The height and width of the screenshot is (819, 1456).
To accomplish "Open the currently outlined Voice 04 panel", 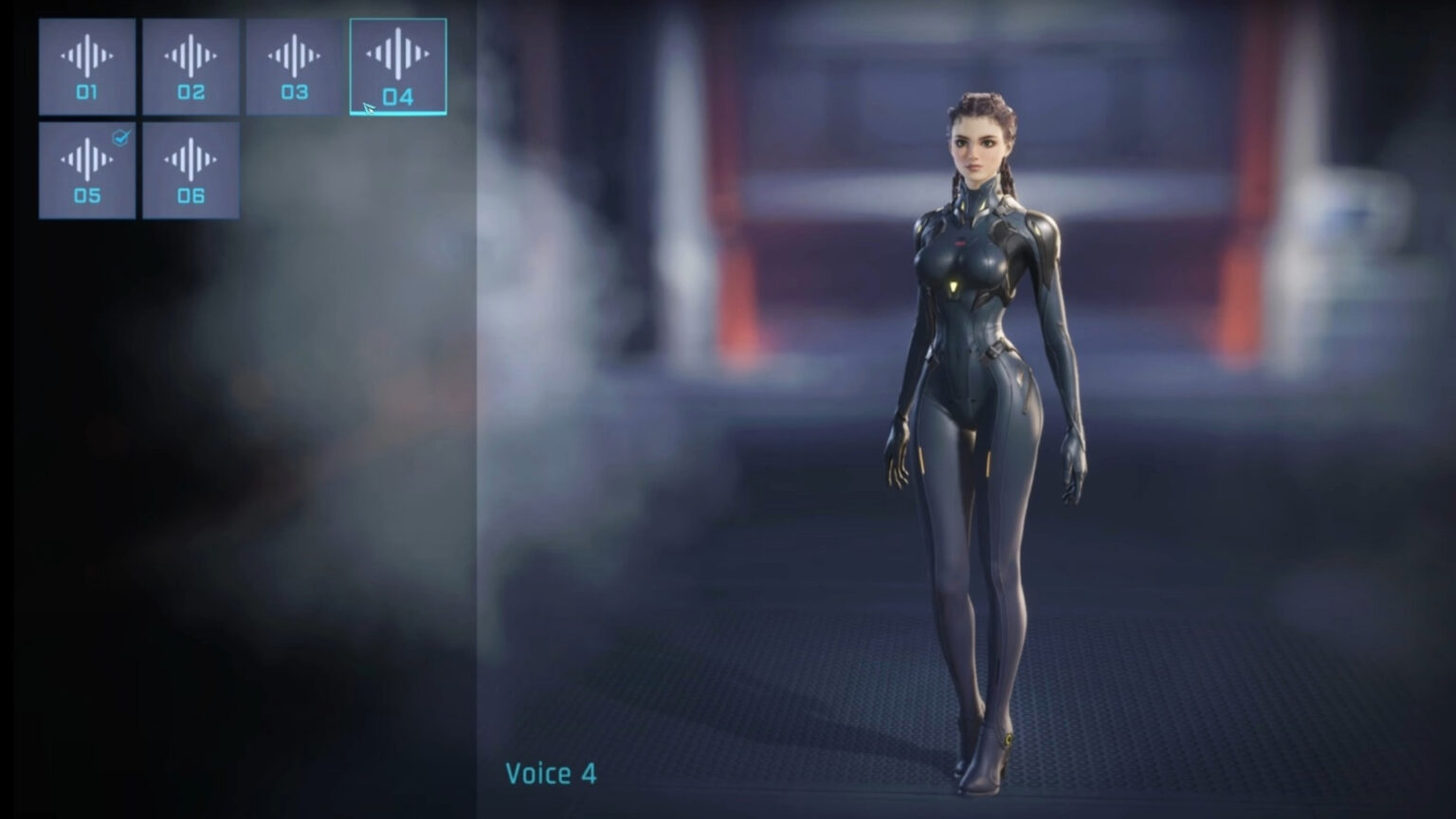I will [398, 64].
